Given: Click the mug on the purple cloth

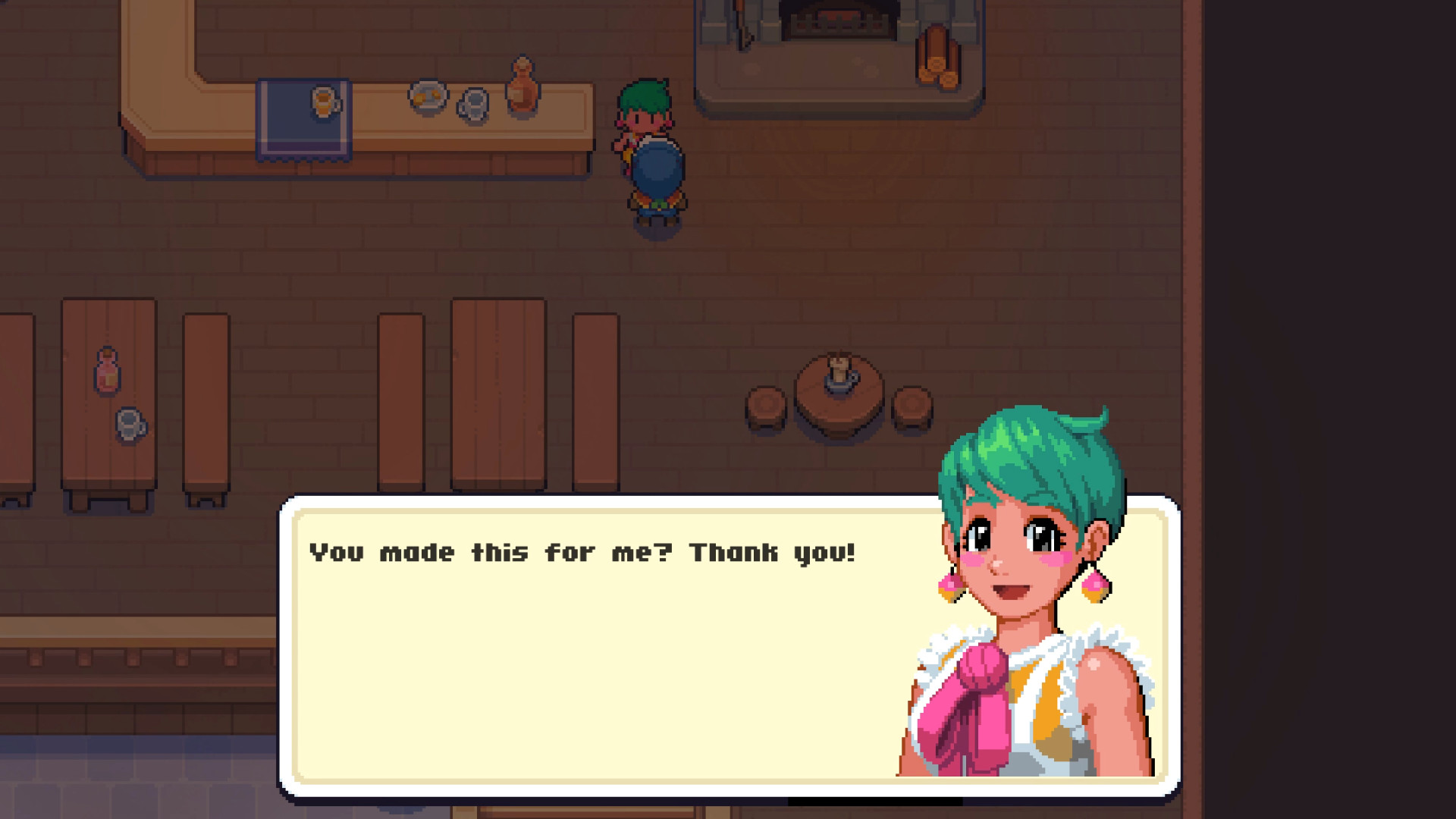Looking at the screenshot, I should (322, 102).
